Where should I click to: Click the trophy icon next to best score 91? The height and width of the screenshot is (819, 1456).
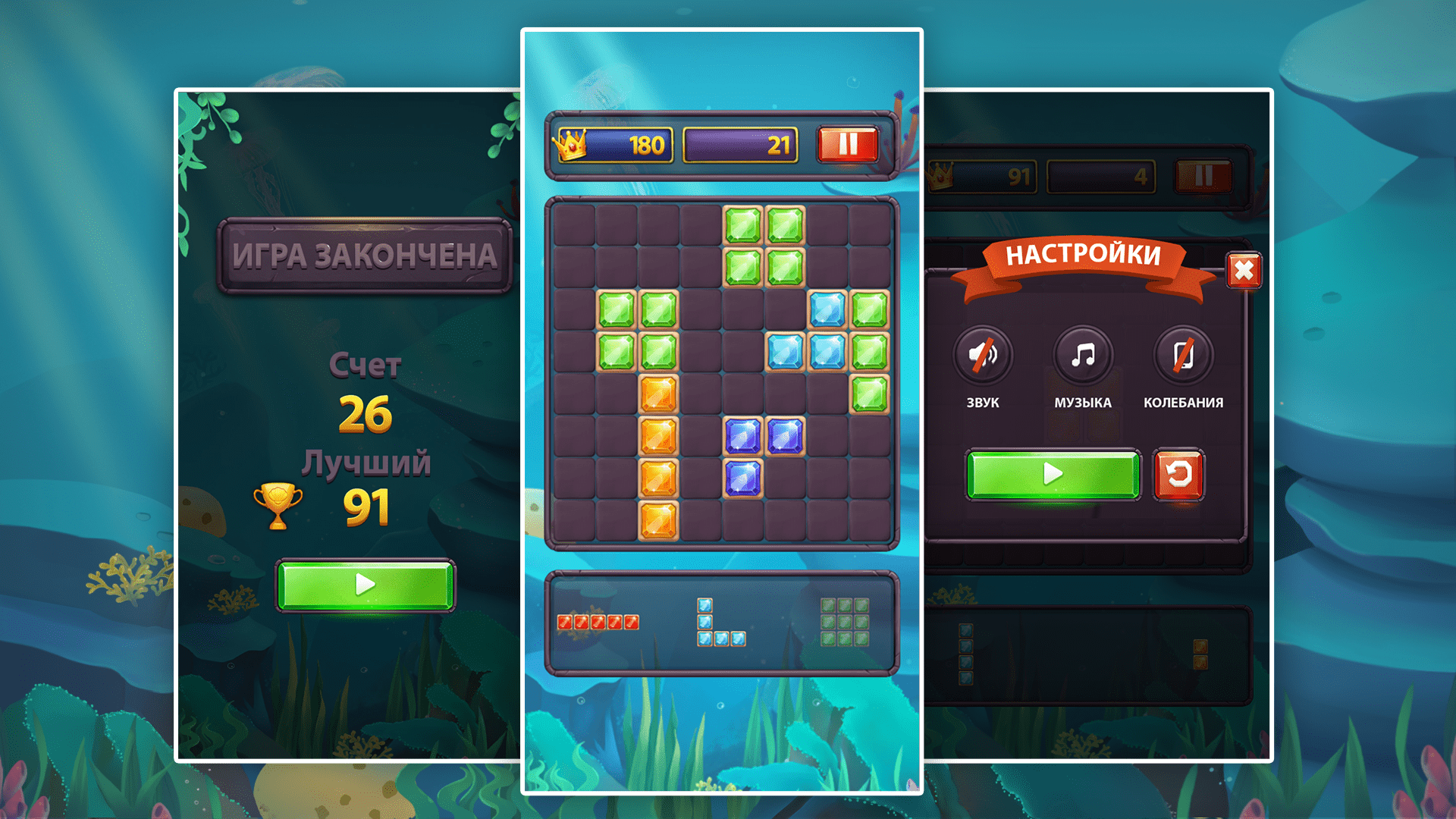279,504
